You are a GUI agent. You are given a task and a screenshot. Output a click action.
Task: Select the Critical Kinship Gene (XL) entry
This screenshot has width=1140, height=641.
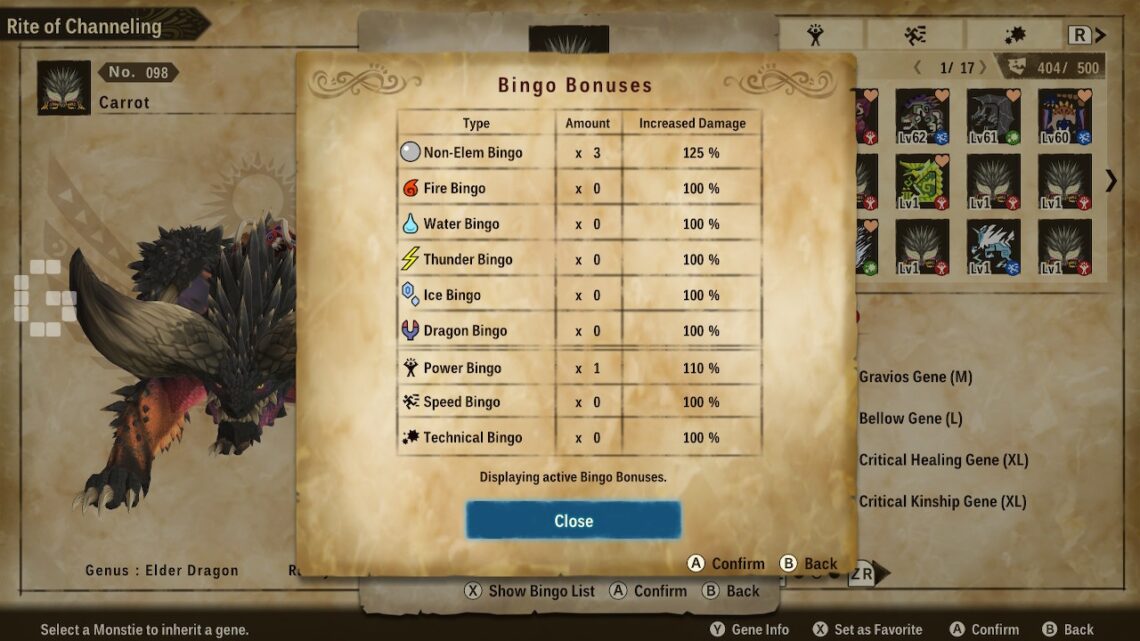942,501
